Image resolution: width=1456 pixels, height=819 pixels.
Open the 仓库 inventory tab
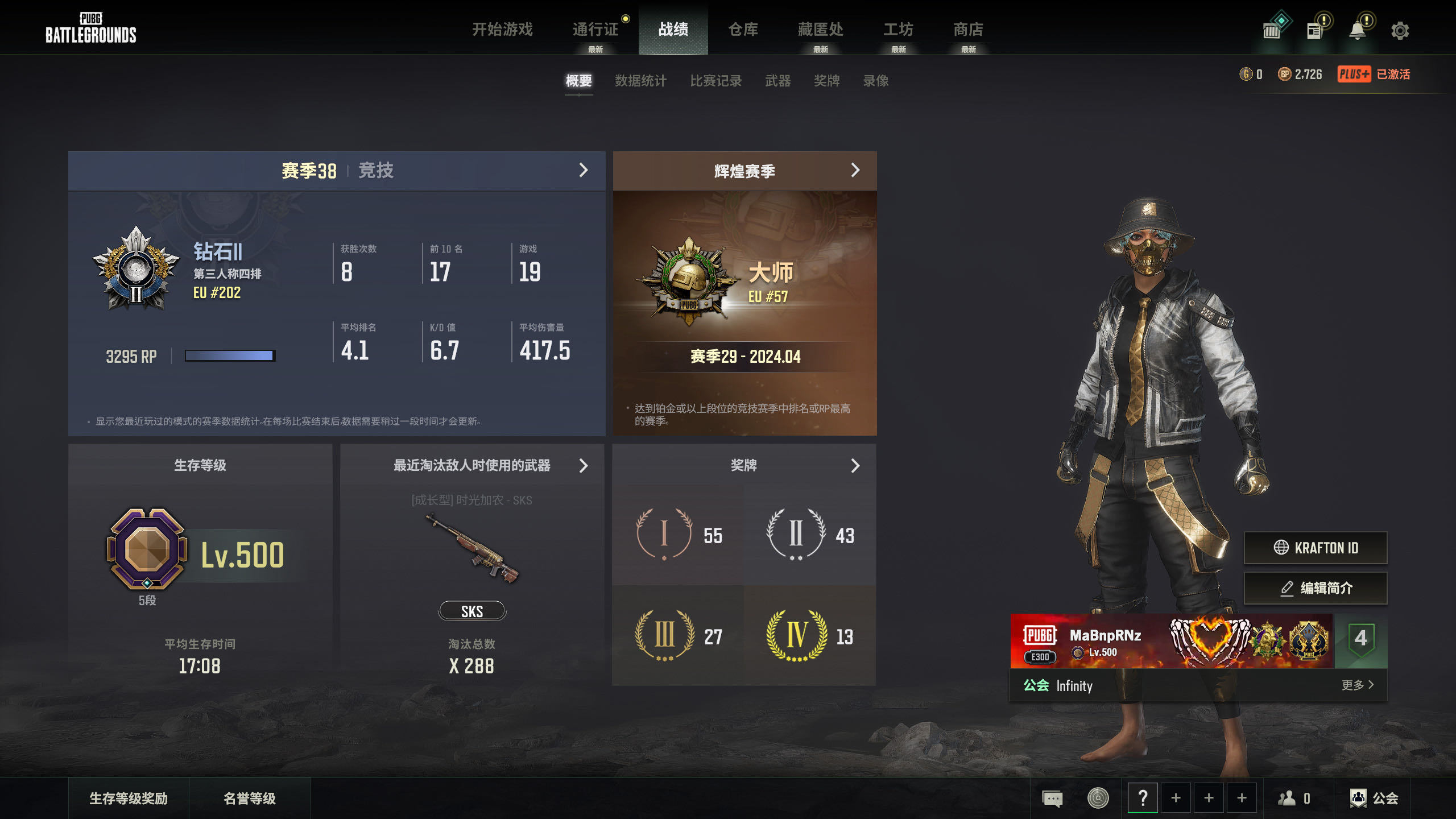pyautogui.click(x=743, y=29)
